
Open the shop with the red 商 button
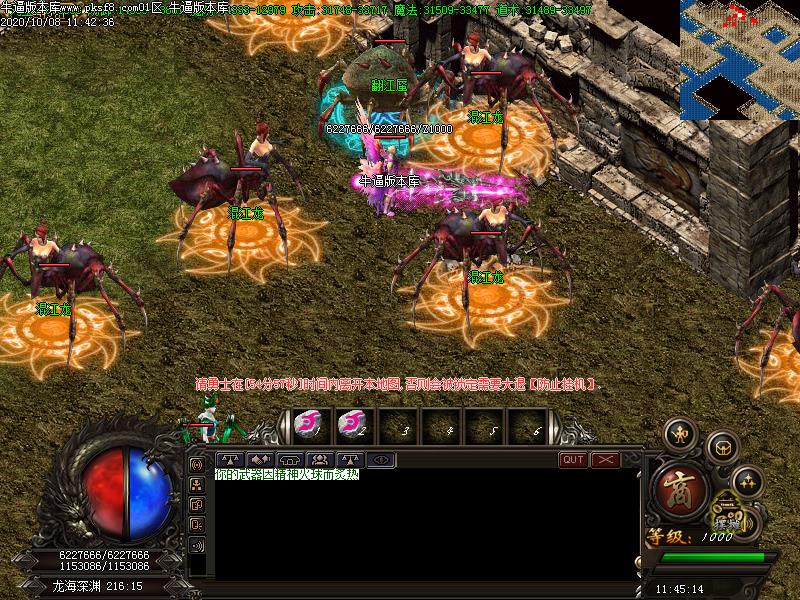pos(680,489)
